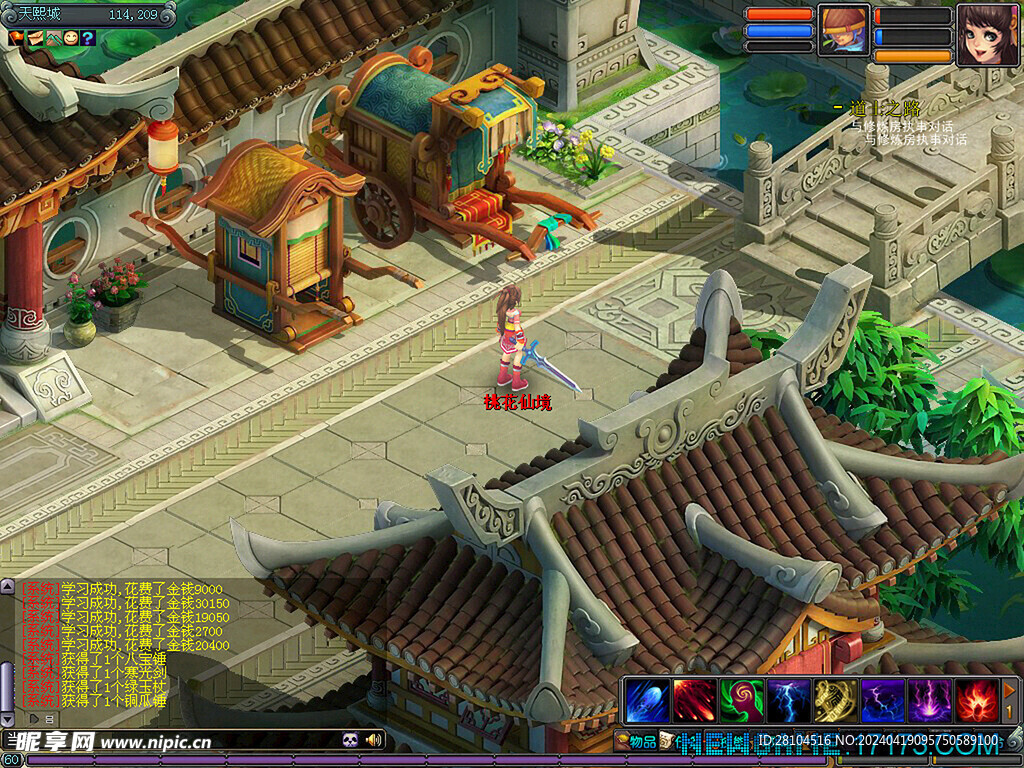Activate the golden bell skill
This screenshot has width=1024, height=768.
[835, 700]
